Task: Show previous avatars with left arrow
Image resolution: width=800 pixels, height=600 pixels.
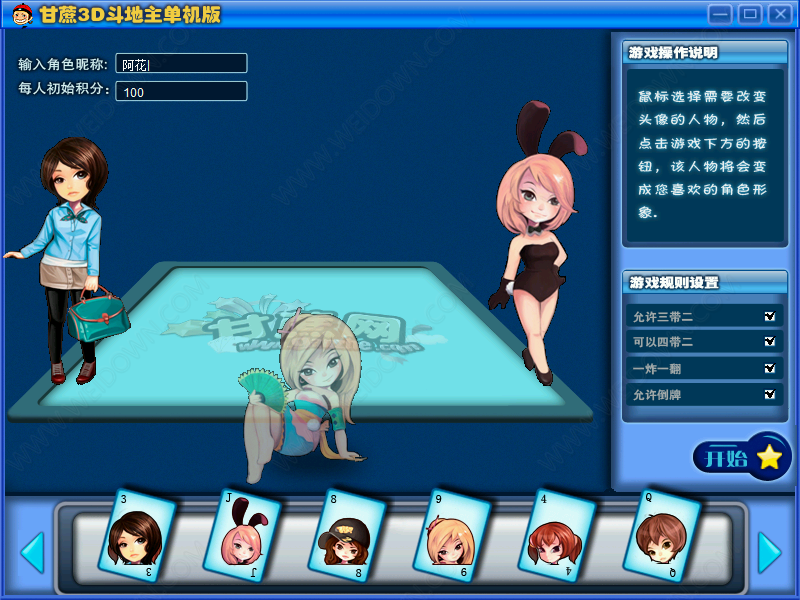Action: click(x=32, y=552)
